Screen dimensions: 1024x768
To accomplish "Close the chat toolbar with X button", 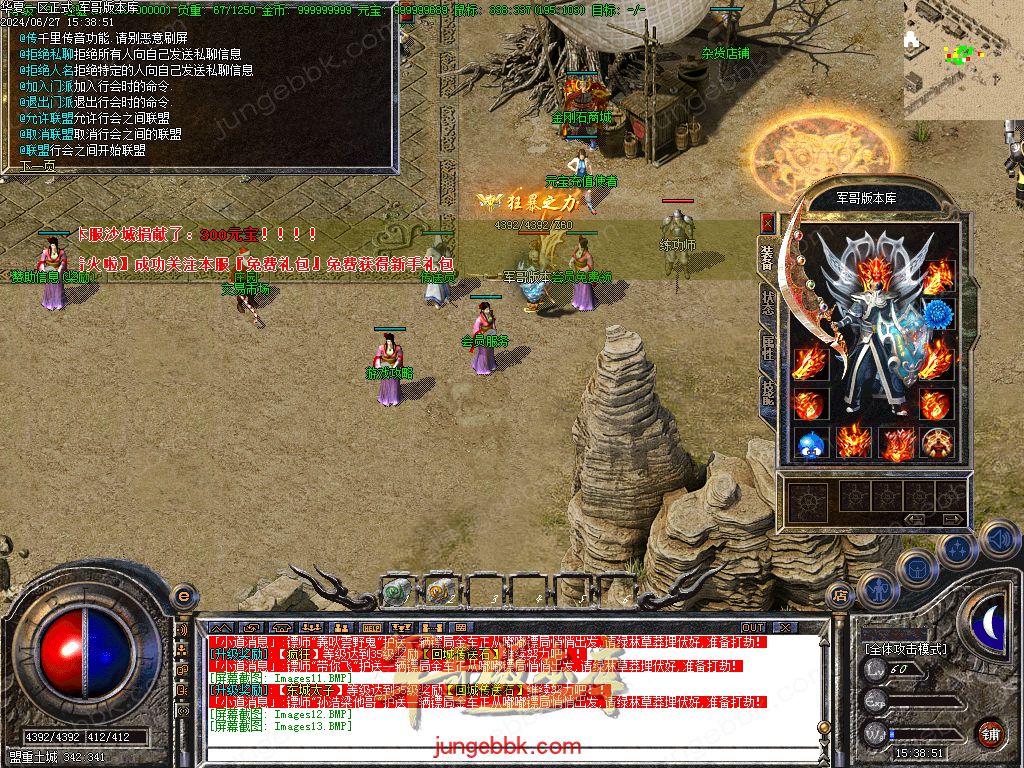I will pos(785,627).
